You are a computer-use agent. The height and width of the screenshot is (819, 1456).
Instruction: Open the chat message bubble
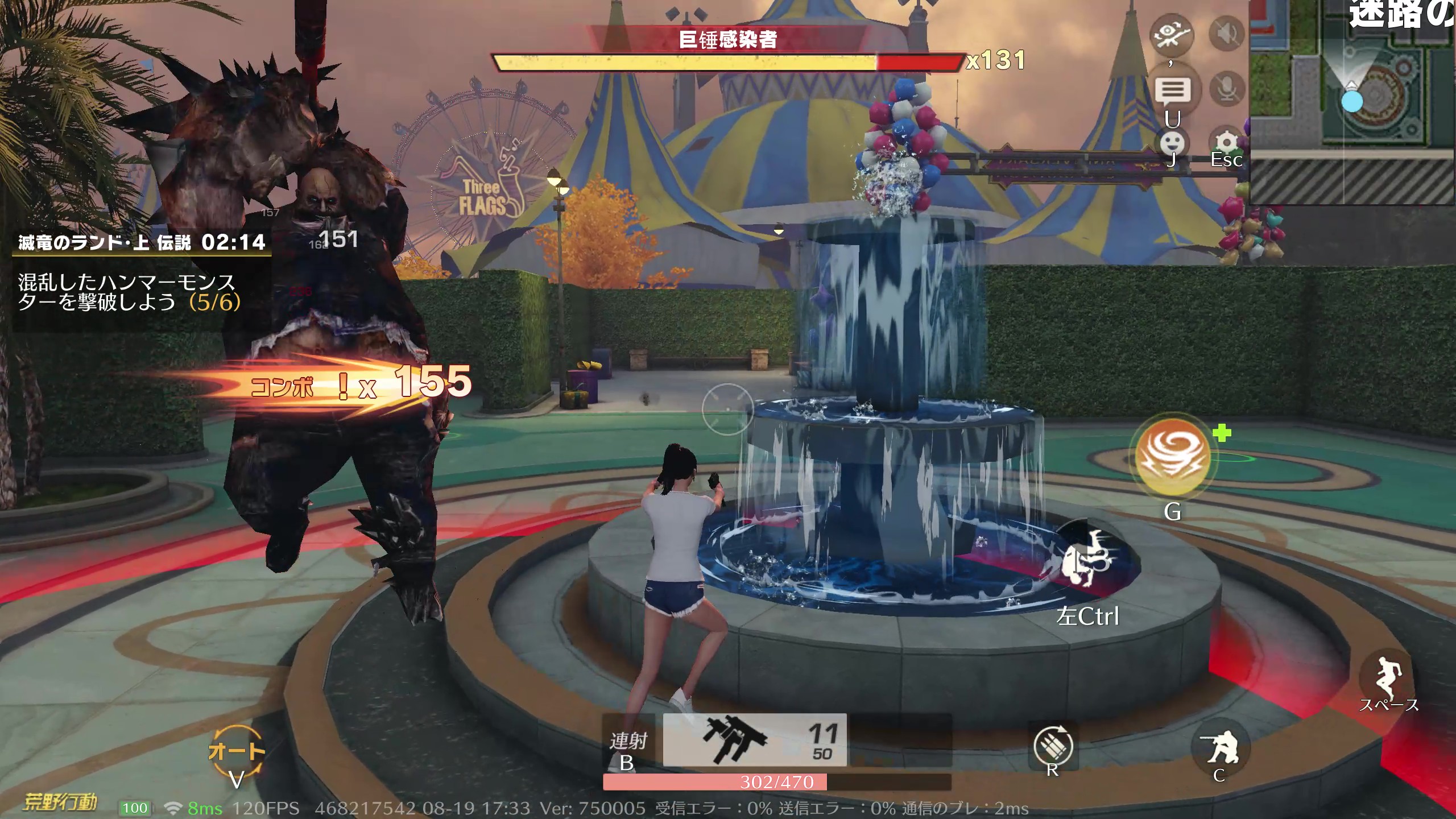pyautogui.click(x=1173, y=90)
